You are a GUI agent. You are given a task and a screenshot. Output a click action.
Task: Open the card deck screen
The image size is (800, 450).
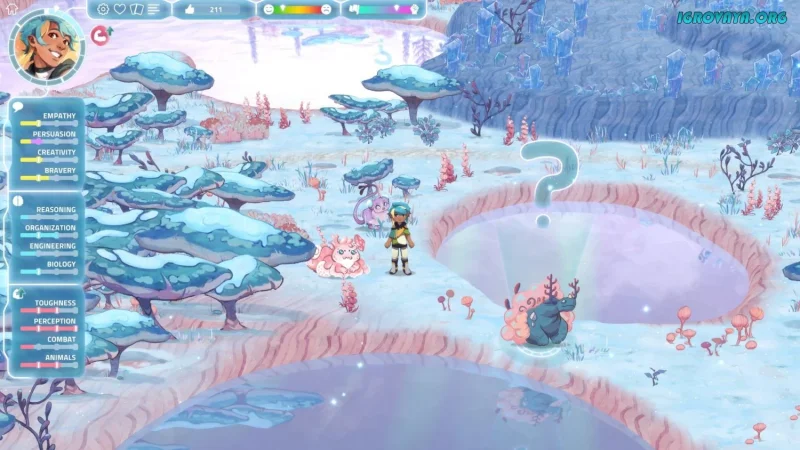coord(137,9)
